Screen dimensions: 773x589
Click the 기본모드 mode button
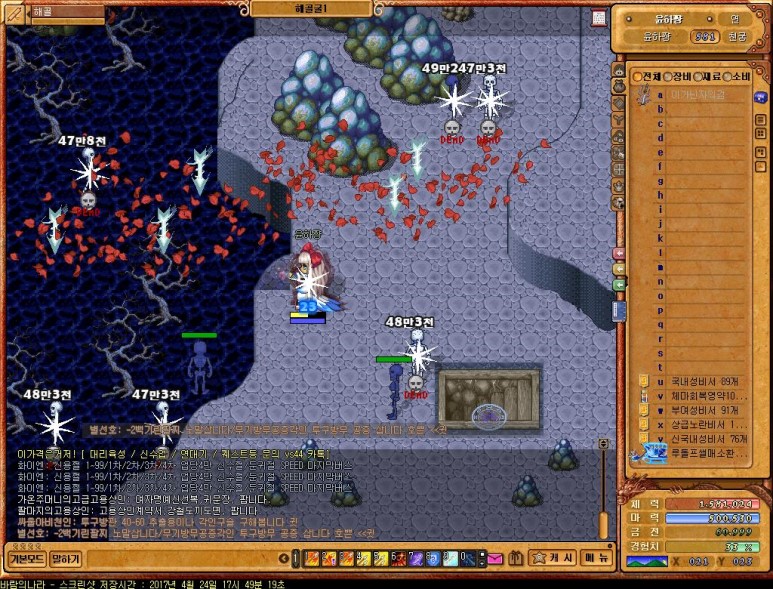(26, 558)
